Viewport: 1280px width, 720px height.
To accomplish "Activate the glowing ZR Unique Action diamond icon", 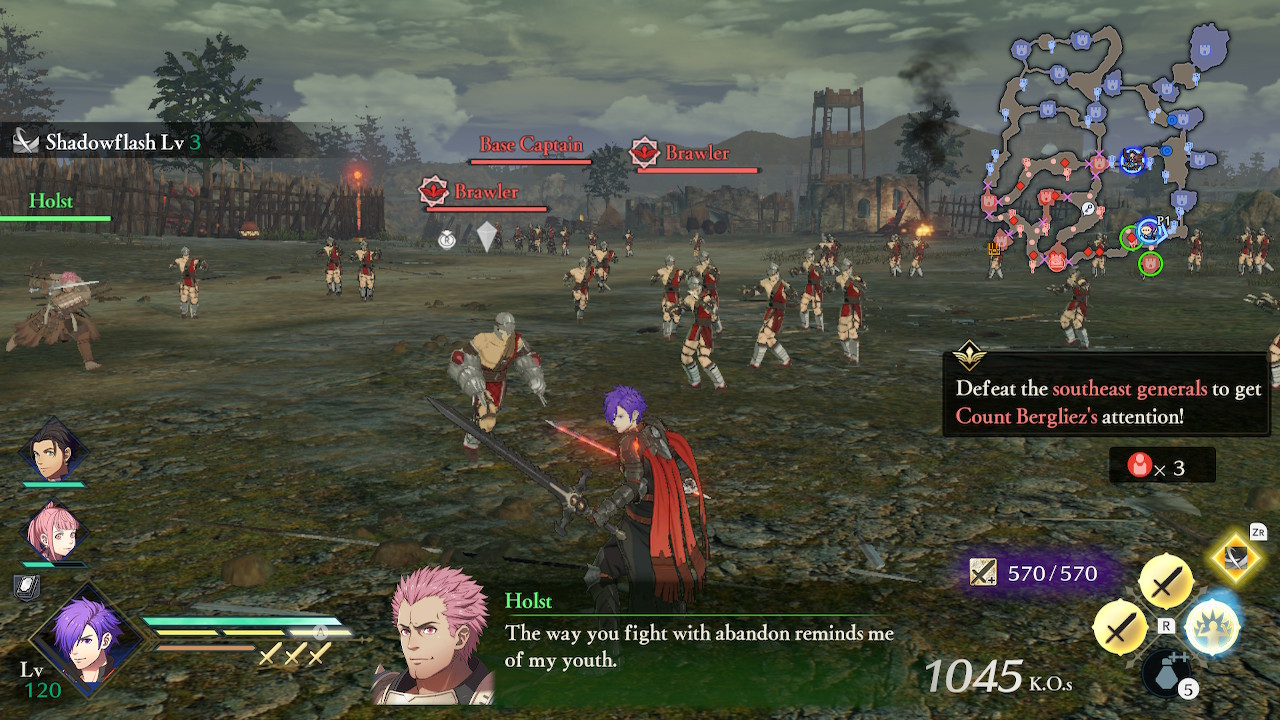I will click(x=1235, y=560).
